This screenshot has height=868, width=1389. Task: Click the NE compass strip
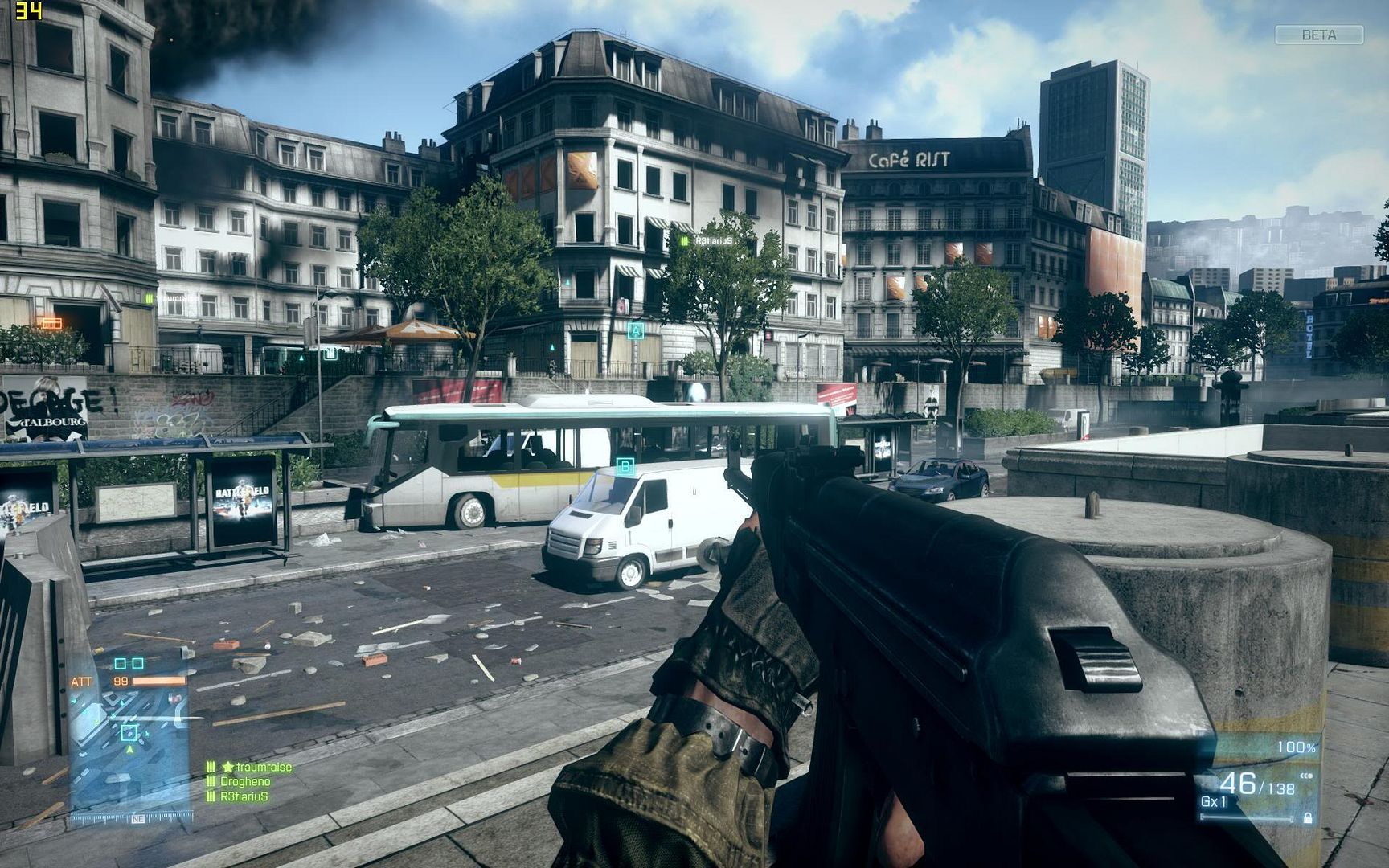[x=137, y=818]
